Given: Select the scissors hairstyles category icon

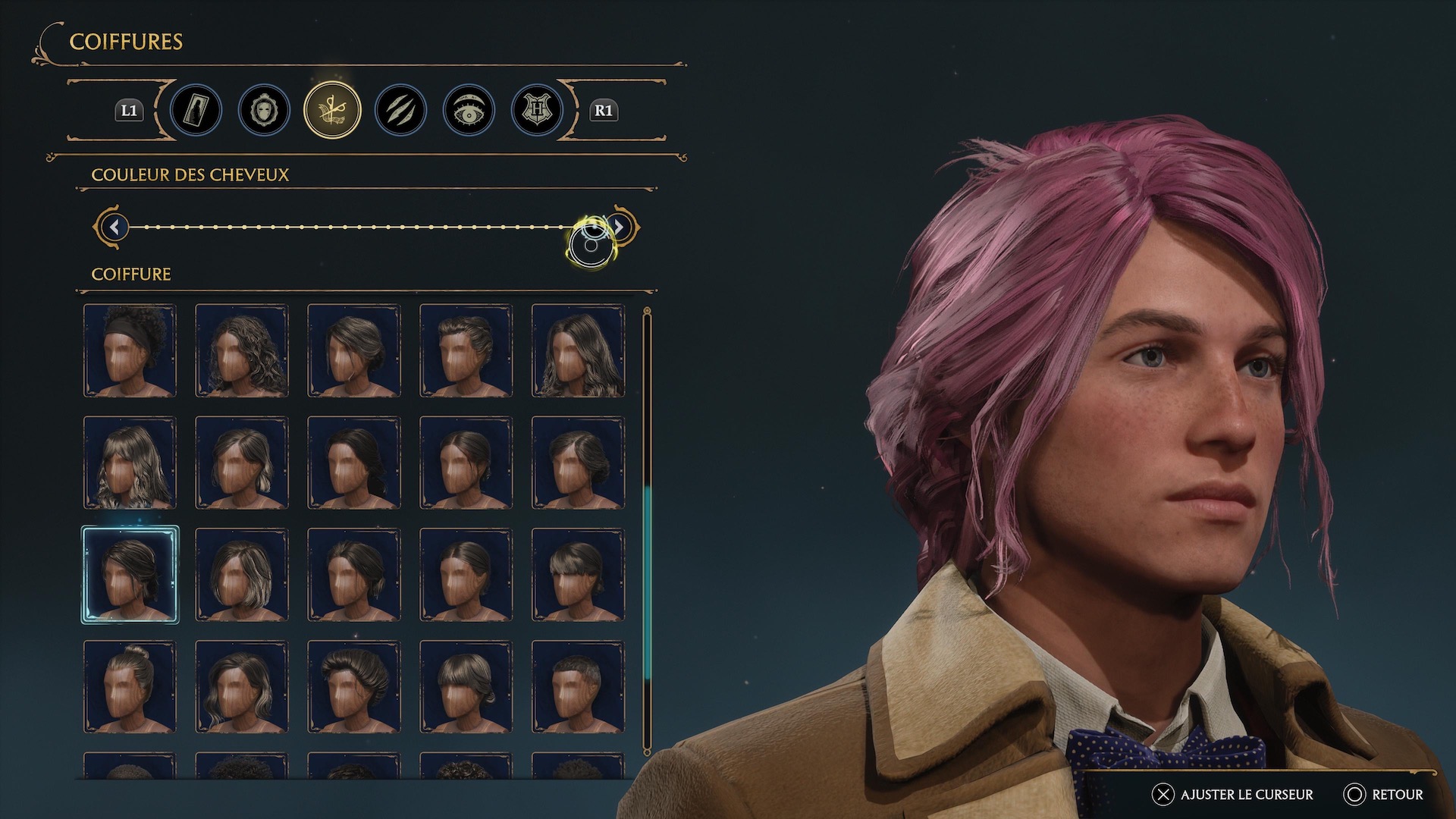Looking at the screenshot, I should pyautogui.click(x=332, y=110).
